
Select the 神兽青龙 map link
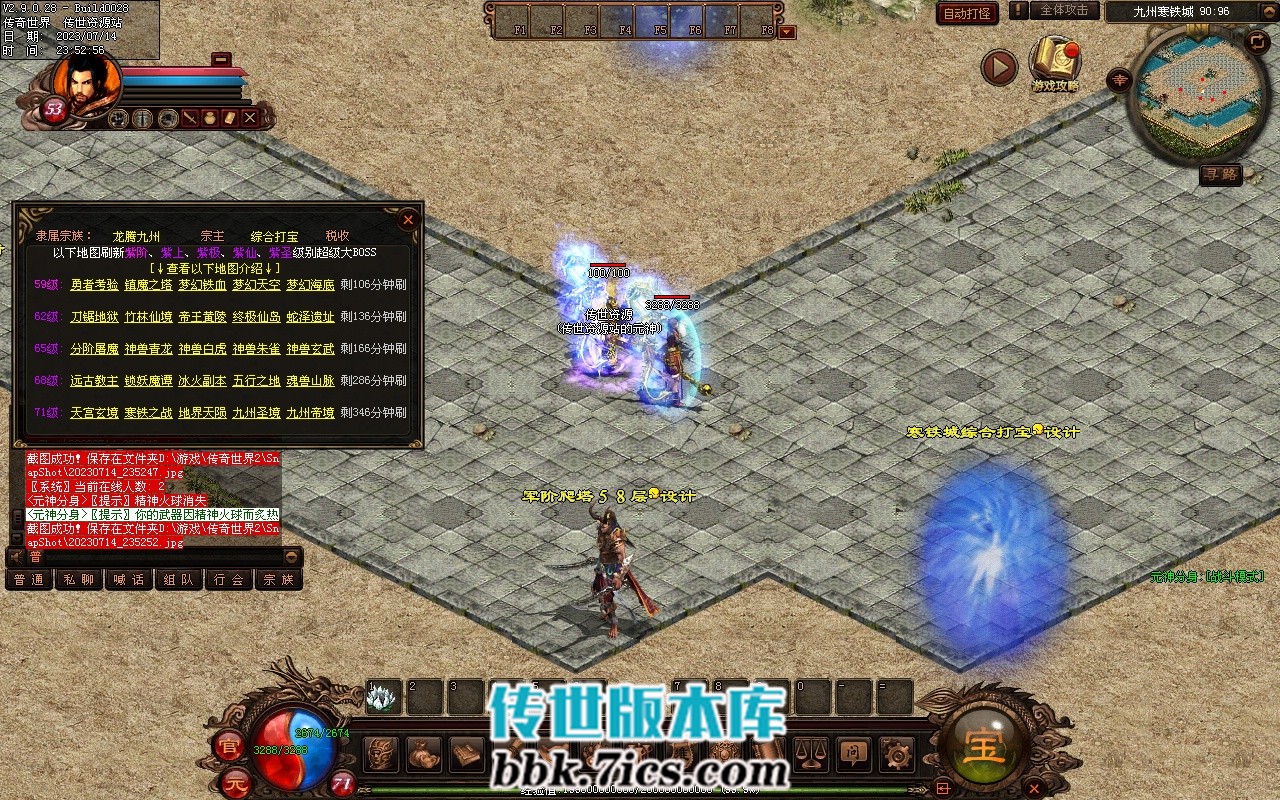point(148,349)
